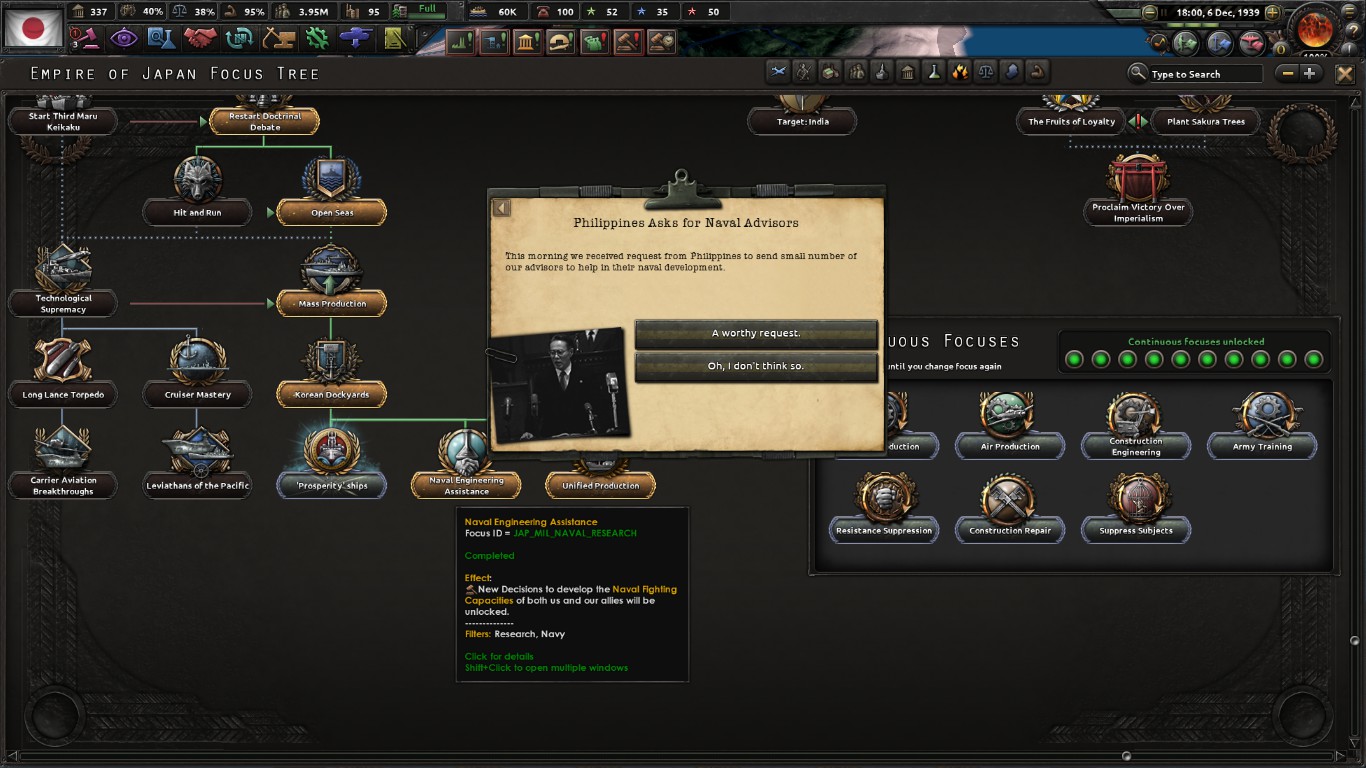Select the green gear Production icon
The width and height of the screenshot is (1366, 768).
[x=318, y=38]
